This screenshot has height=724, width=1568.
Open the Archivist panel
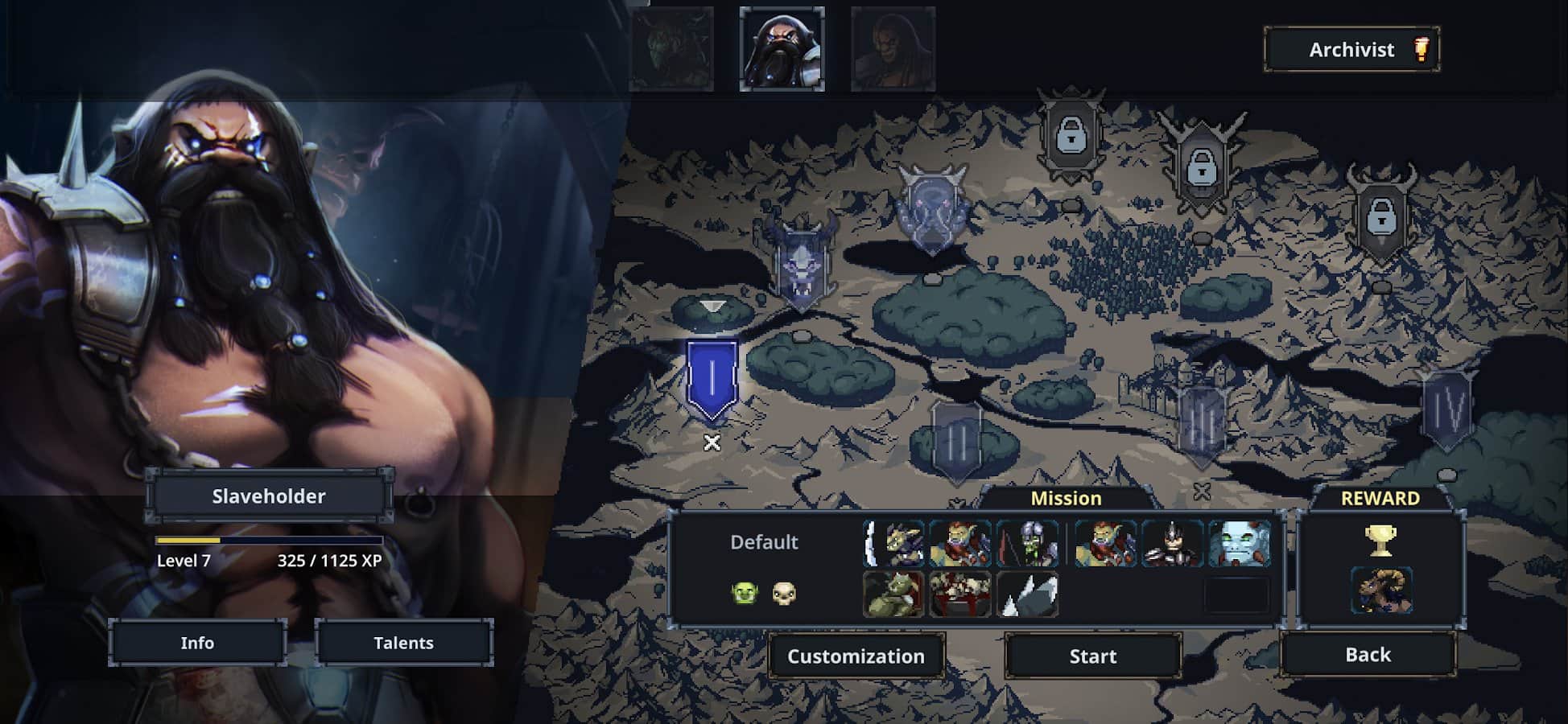pos(1351,50)
